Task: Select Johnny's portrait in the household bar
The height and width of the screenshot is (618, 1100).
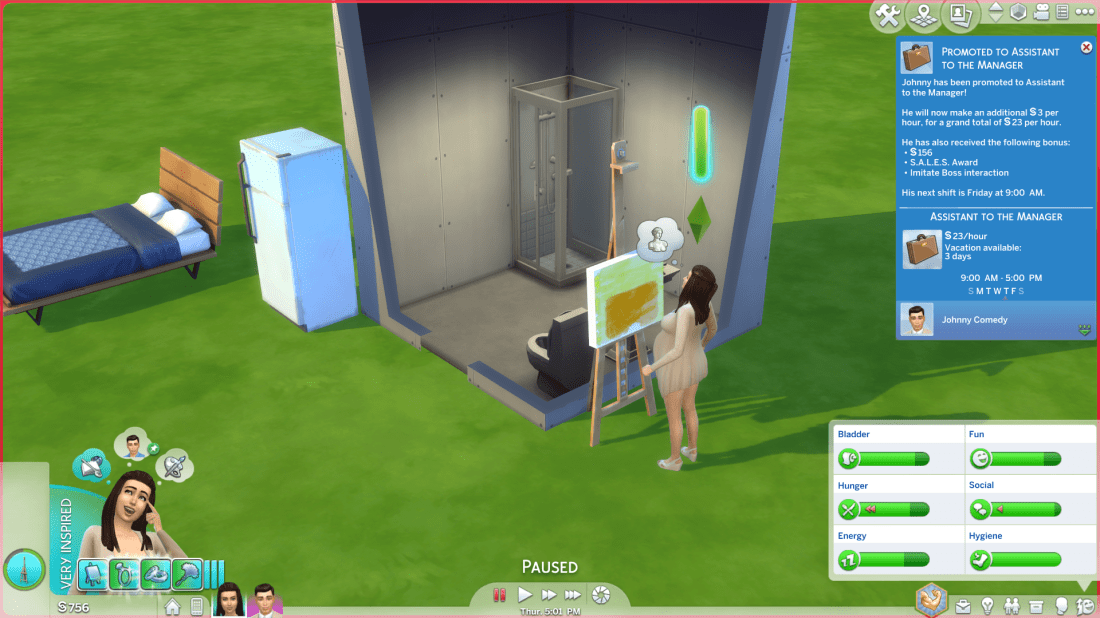Action: 264,600
